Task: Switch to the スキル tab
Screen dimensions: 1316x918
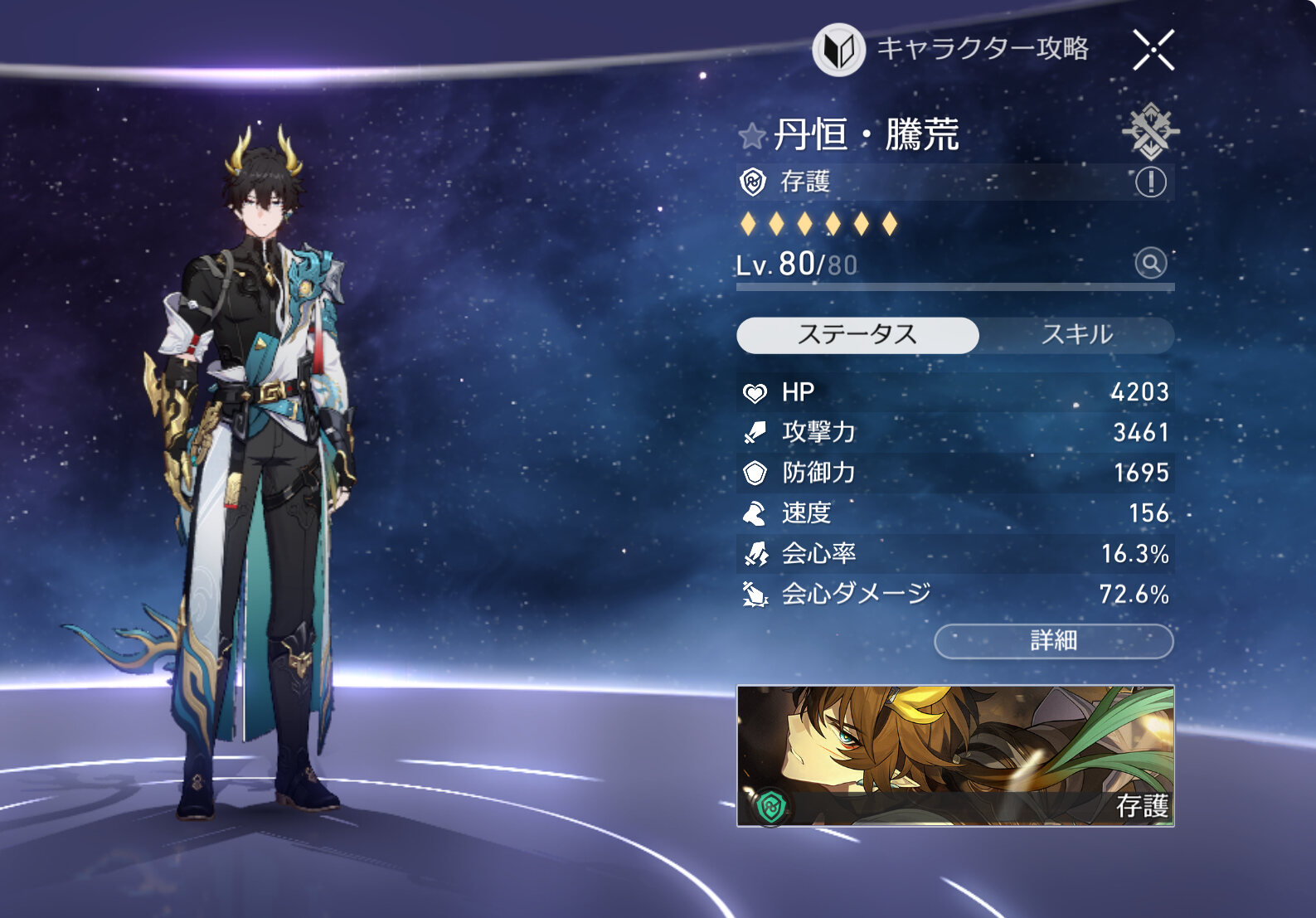Action: click(x=1076, y=335)
